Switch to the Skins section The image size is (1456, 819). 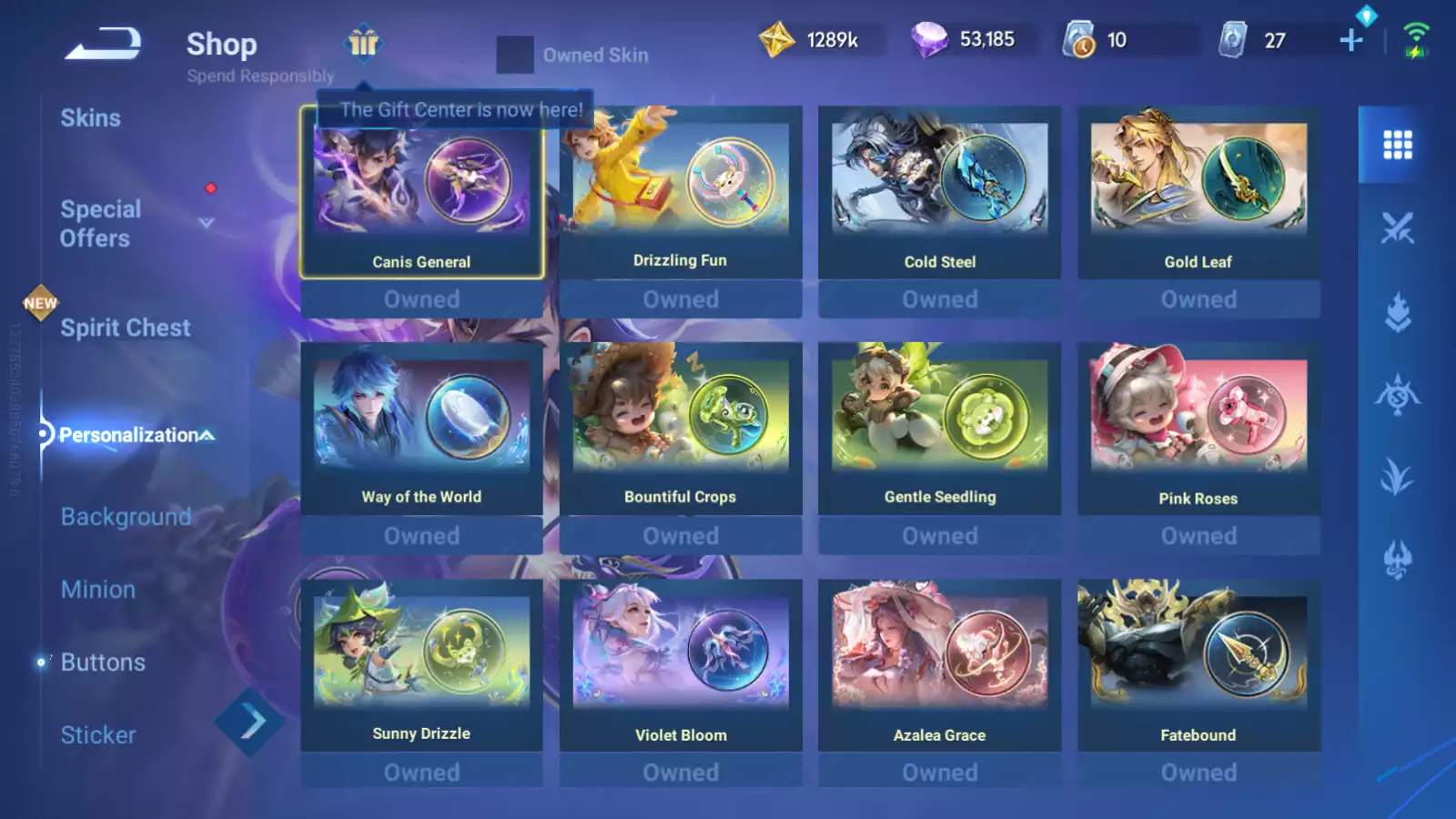91,117
